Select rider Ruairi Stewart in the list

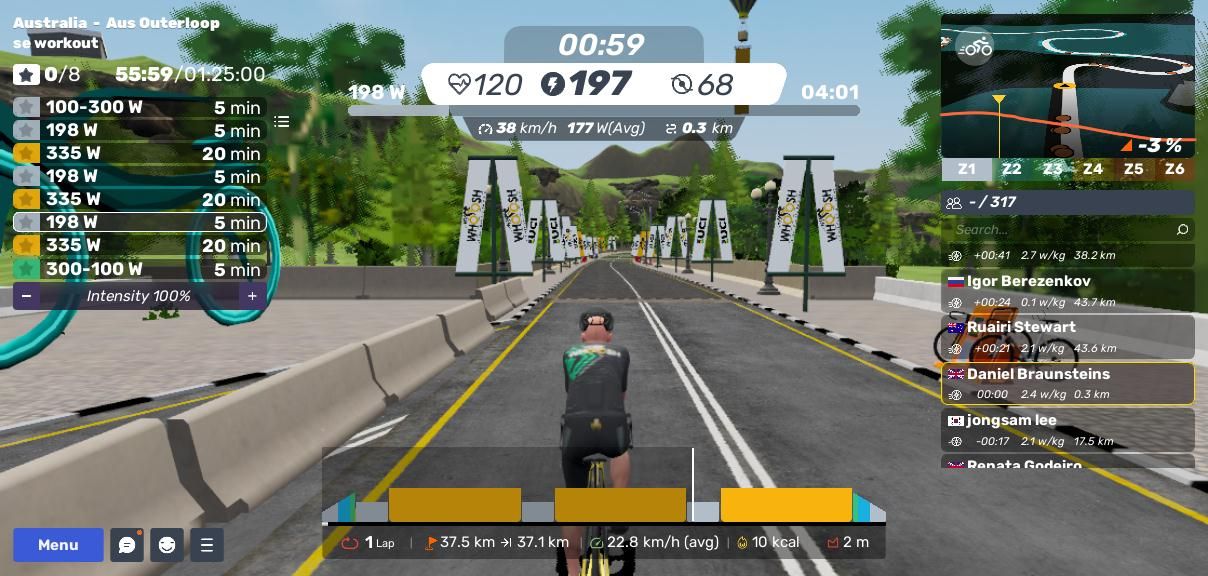tap(1067, 337)
